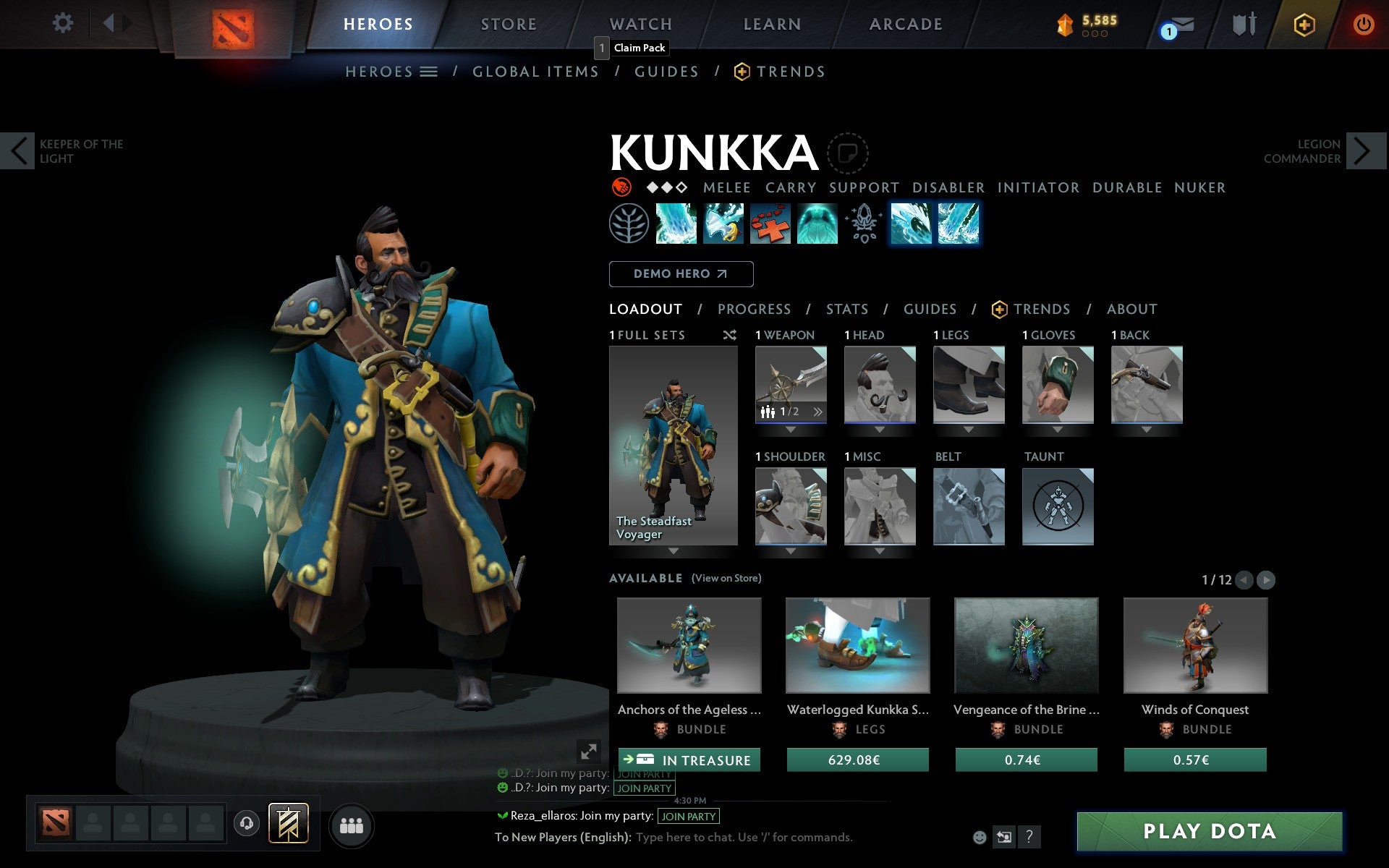Inspect the Ghostship ability icon
Viewport: 1389px width, 868px height.
(x=817, y=224)
